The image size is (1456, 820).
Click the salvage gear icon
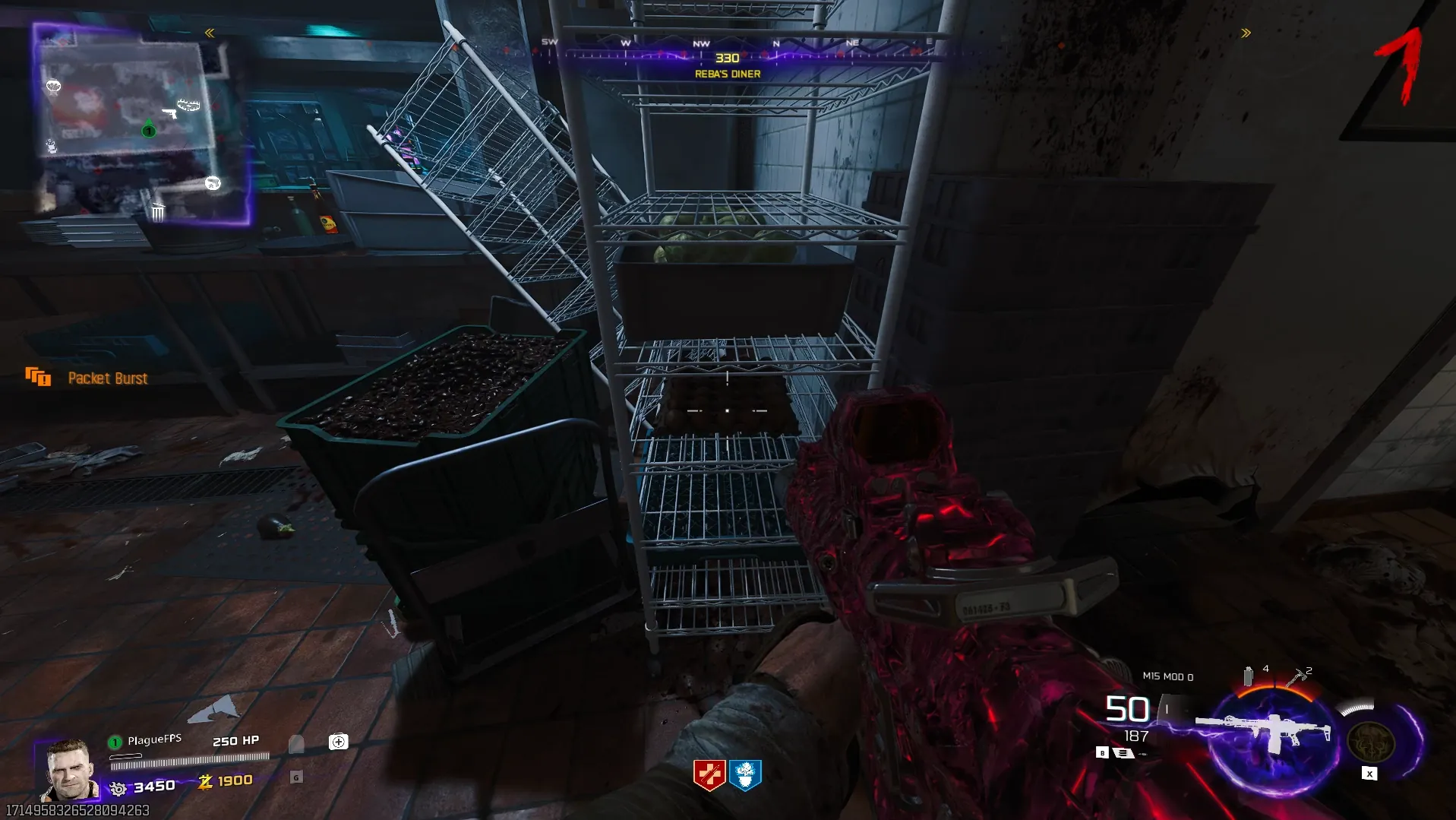pyautogui.click(x=118, y=788)
